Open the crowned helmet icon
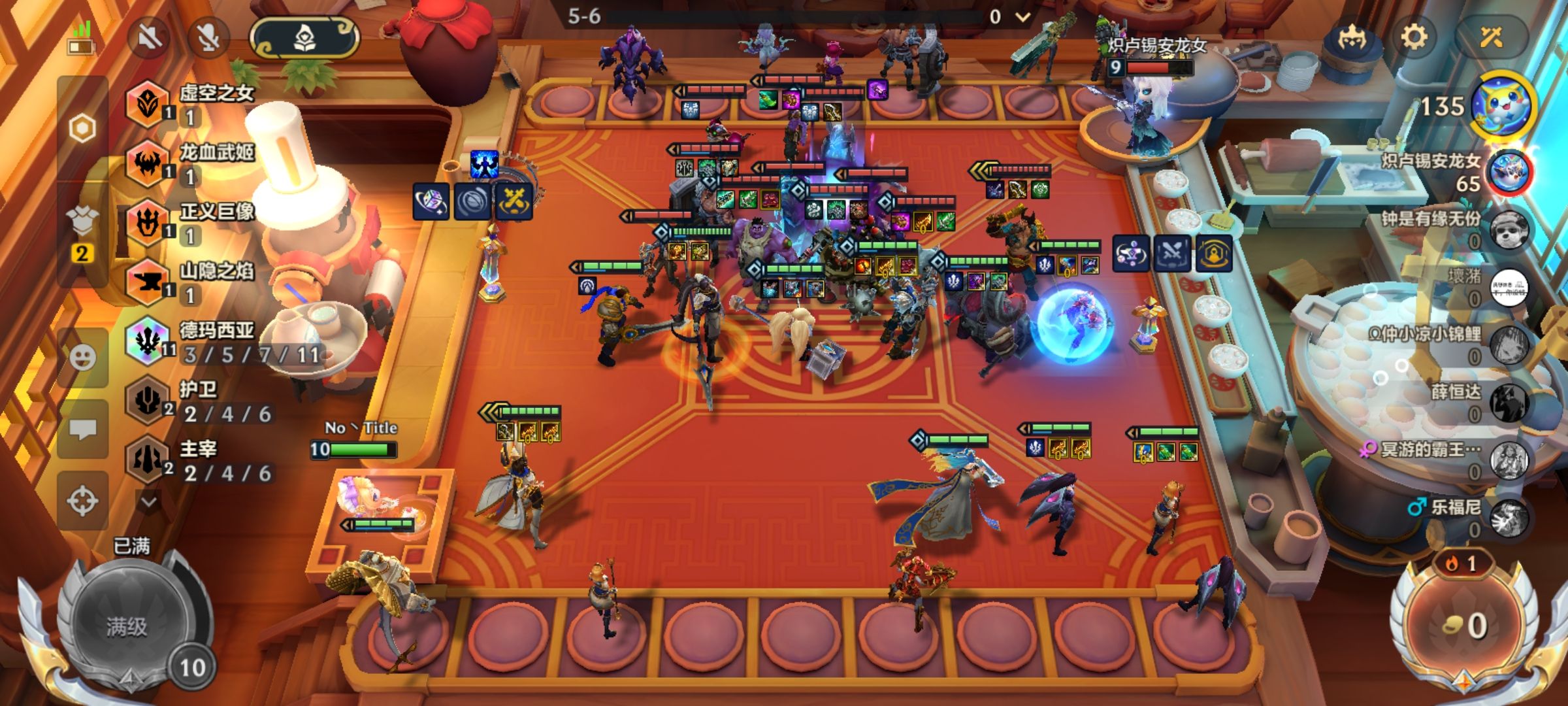This screenshot has width=1568, height=706. pyautogui.click(x=1351, y=38)
